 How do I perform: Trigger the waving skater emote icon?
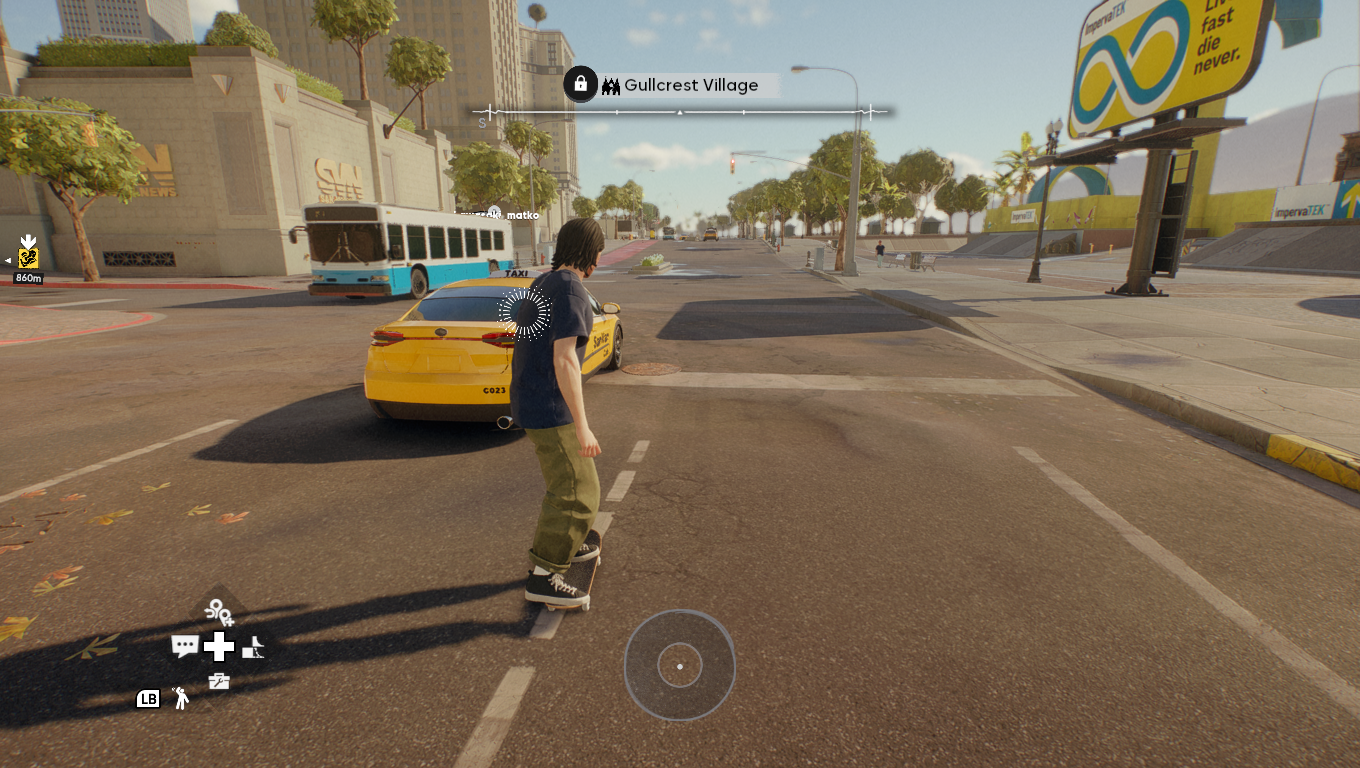[x=181, y=698]
